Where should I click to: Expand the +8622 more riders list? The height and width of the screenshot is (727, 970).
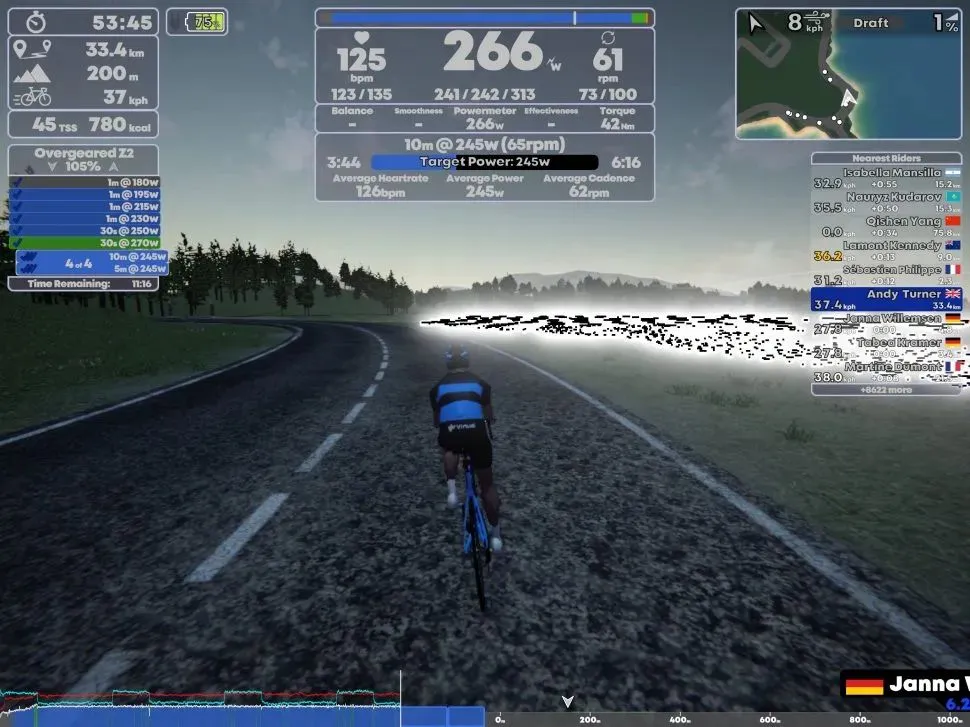pos(886,390)
